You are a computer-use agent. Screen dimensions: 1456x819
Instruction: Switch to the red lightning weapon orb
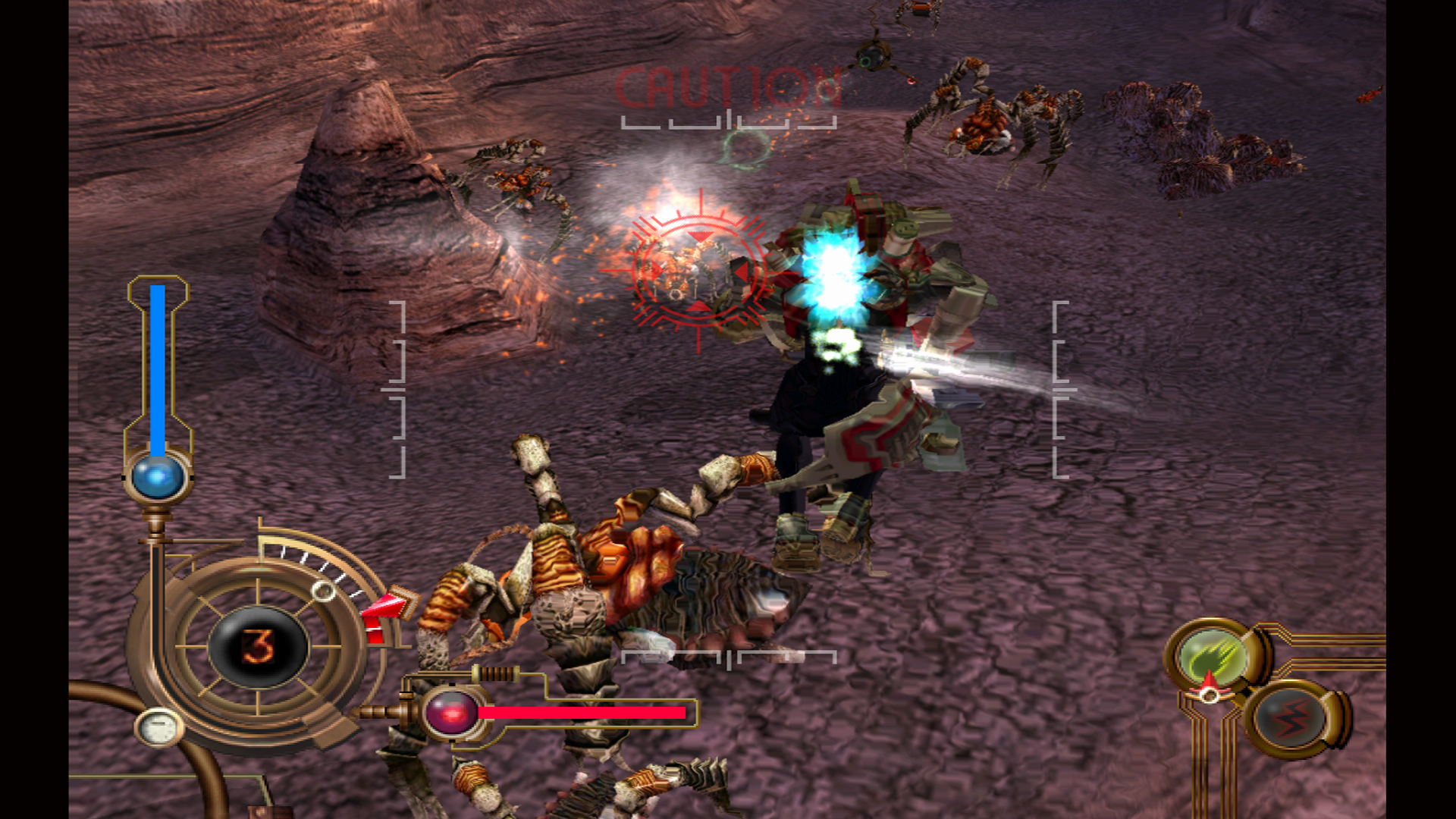click(x=1292, y=718)
